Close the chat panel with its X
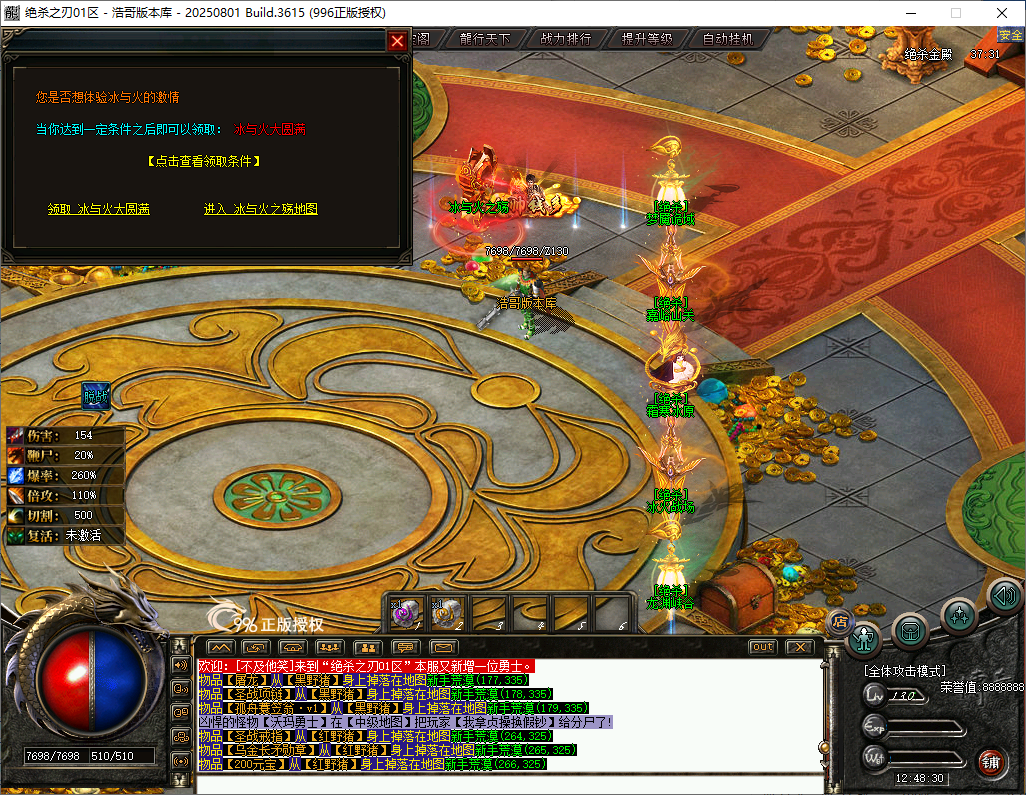The height and width of the screenshot is (795, 1026). (x=798, y=647)
